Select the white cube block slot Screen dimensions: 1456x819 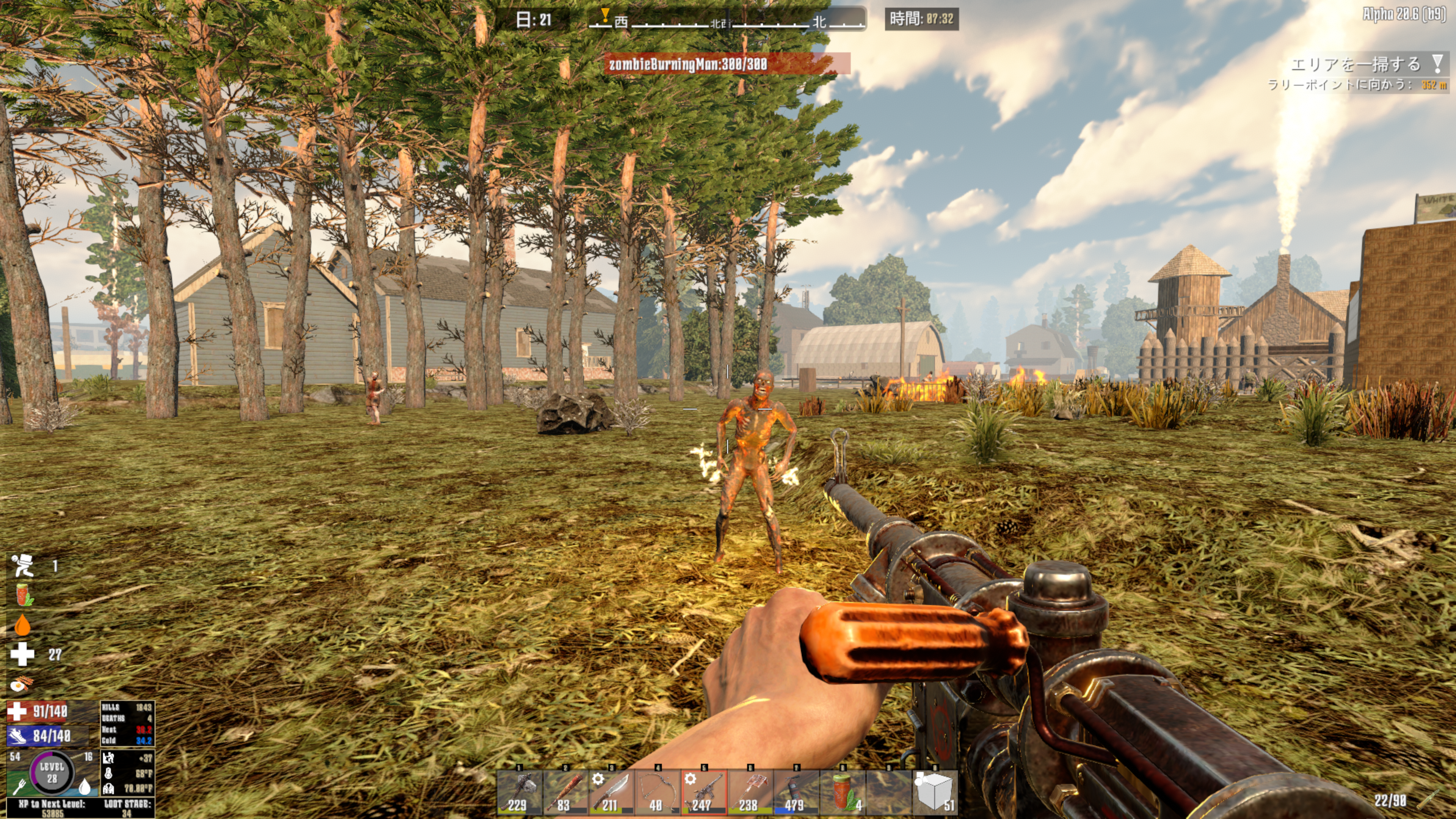pos(935,792)
